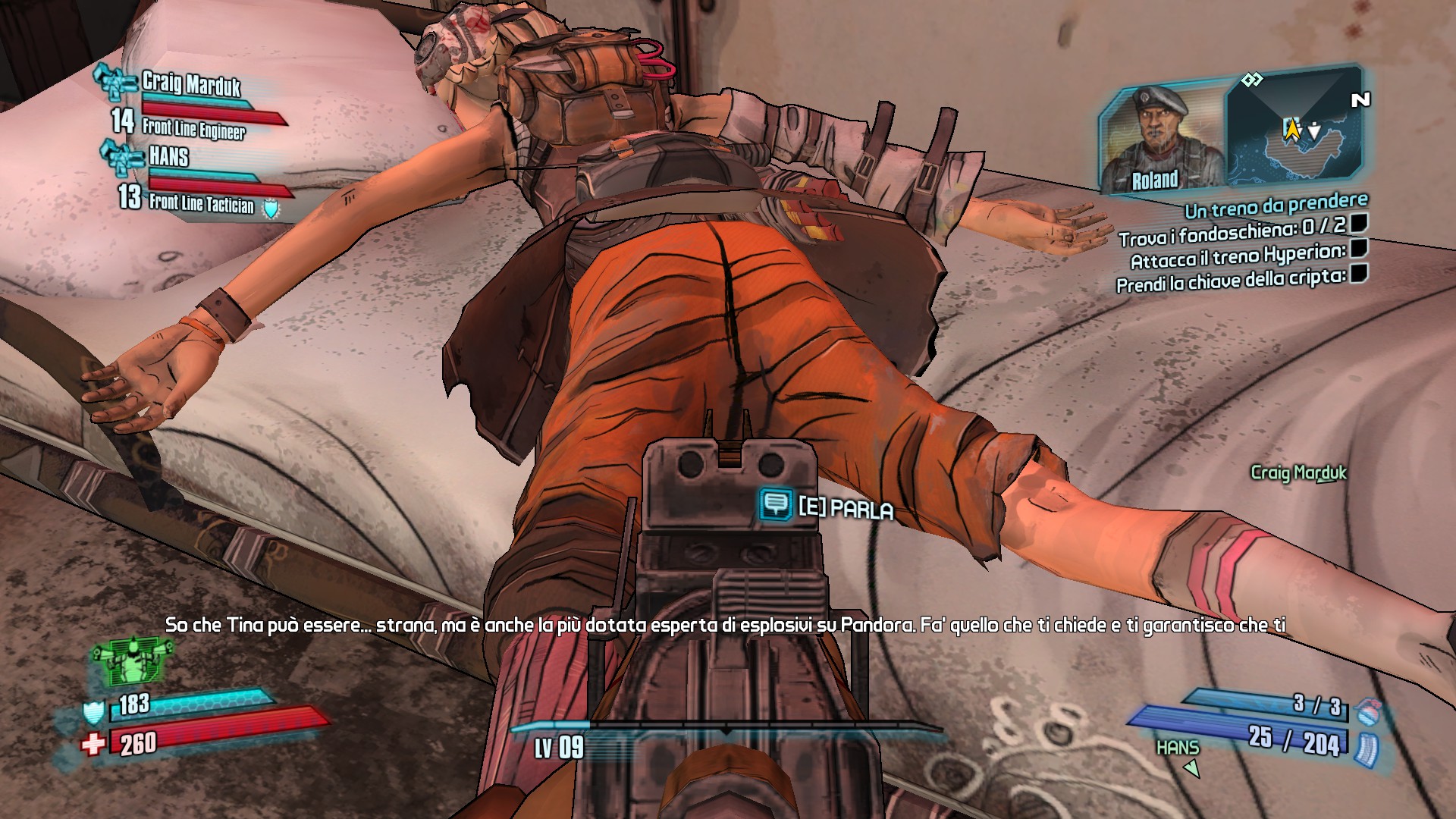
Task: Click the 'Attacca il treno Hyperion' objective checkbox
Action: click(1359, 248)
